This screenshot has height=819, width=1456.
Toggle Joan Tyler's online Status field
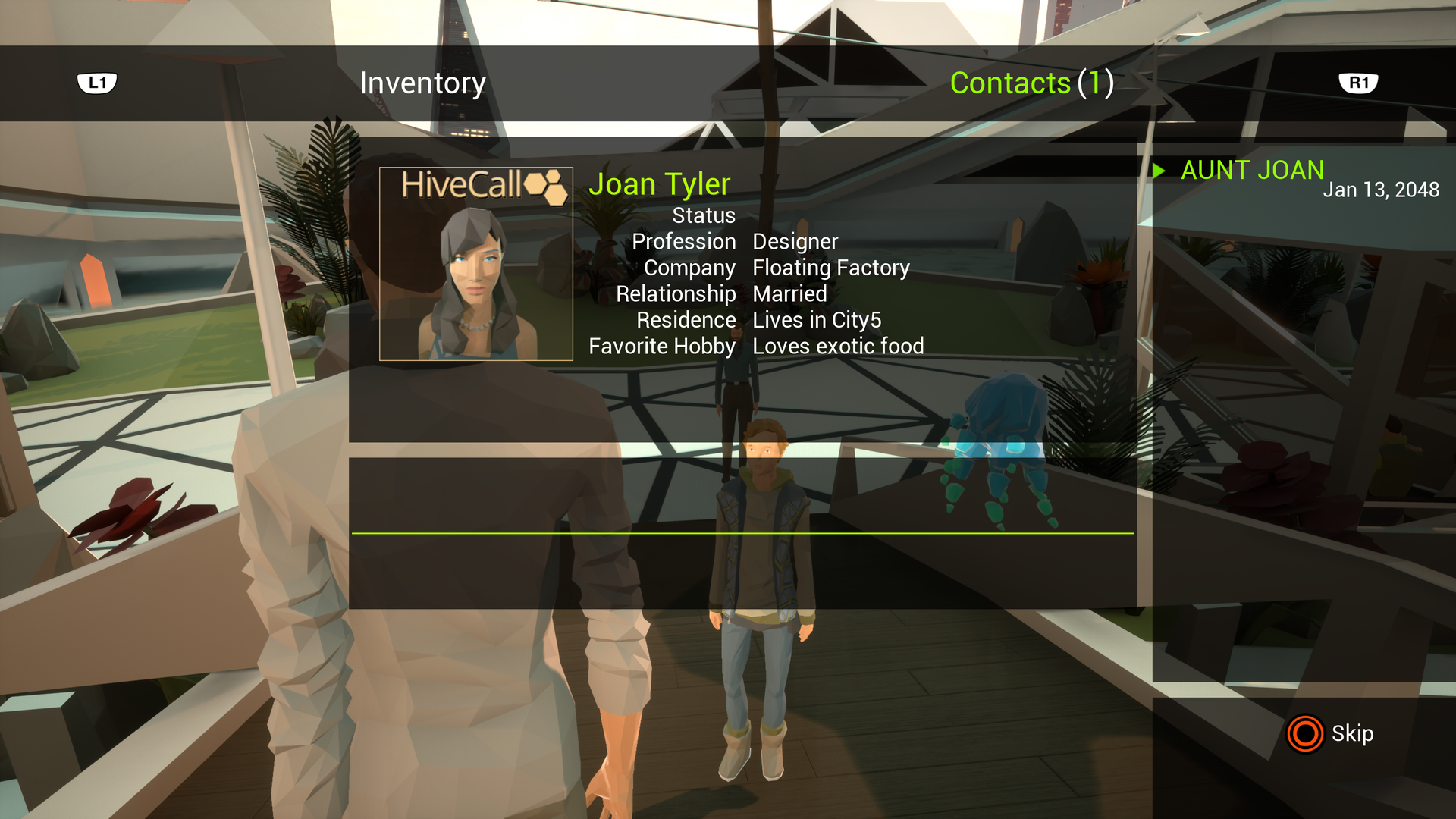tap(703, 215)
